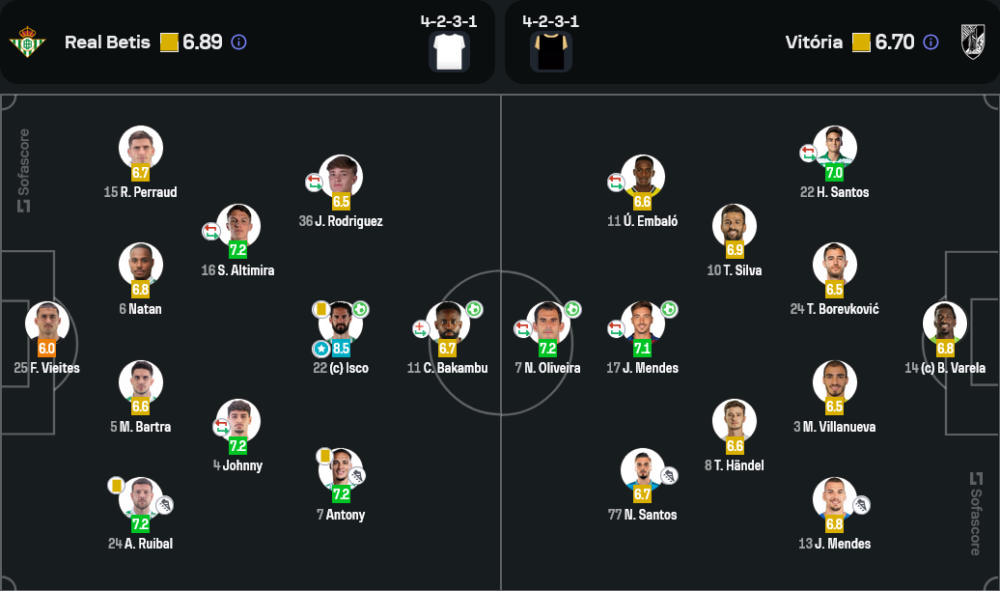1000x591 pixels.
Task: Open the Real Betis team crest
Action: tap(27, 42)
